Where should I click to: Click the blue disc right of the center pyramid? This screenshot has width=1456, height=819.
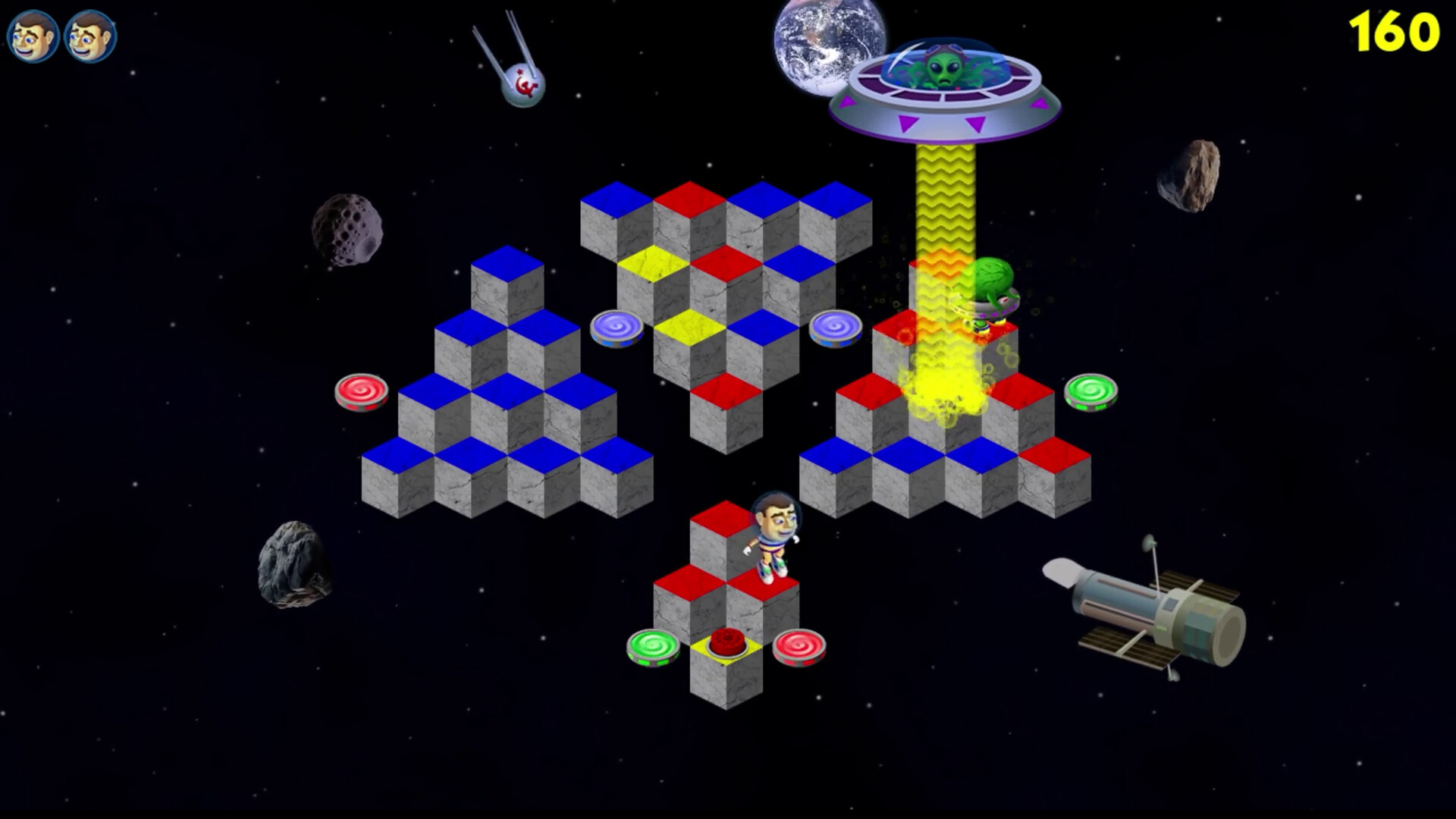tap(834, 326)
